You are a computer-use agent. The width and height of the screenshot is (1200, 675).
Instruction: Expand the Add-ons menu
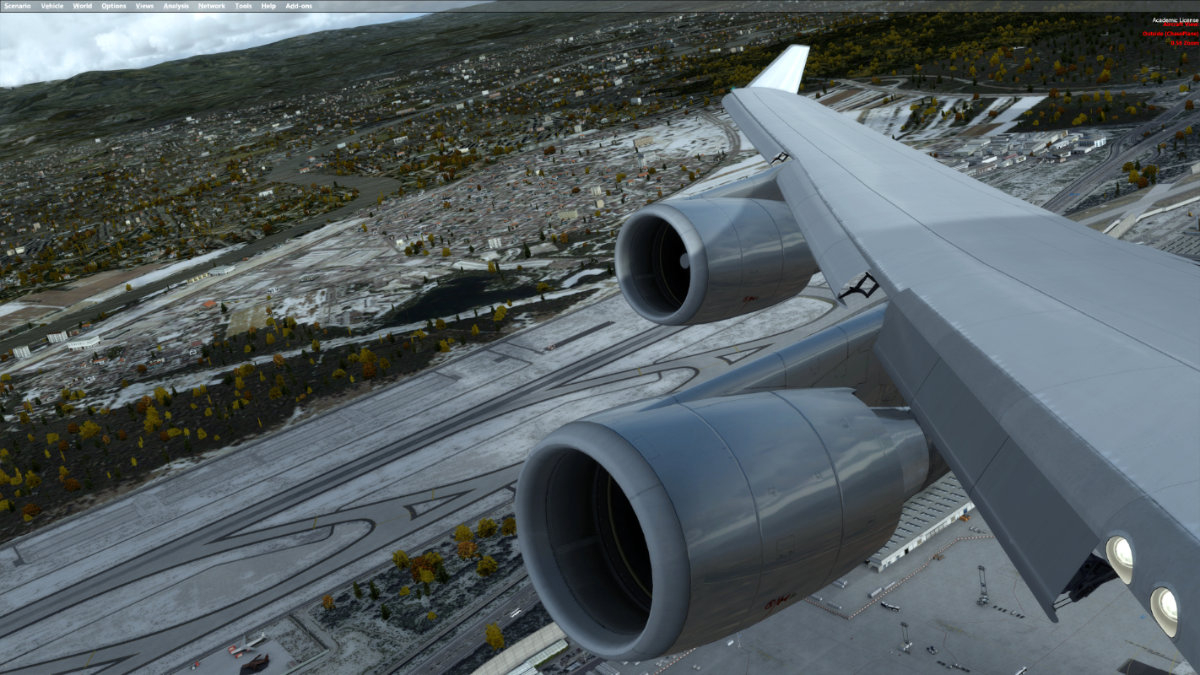298,6
